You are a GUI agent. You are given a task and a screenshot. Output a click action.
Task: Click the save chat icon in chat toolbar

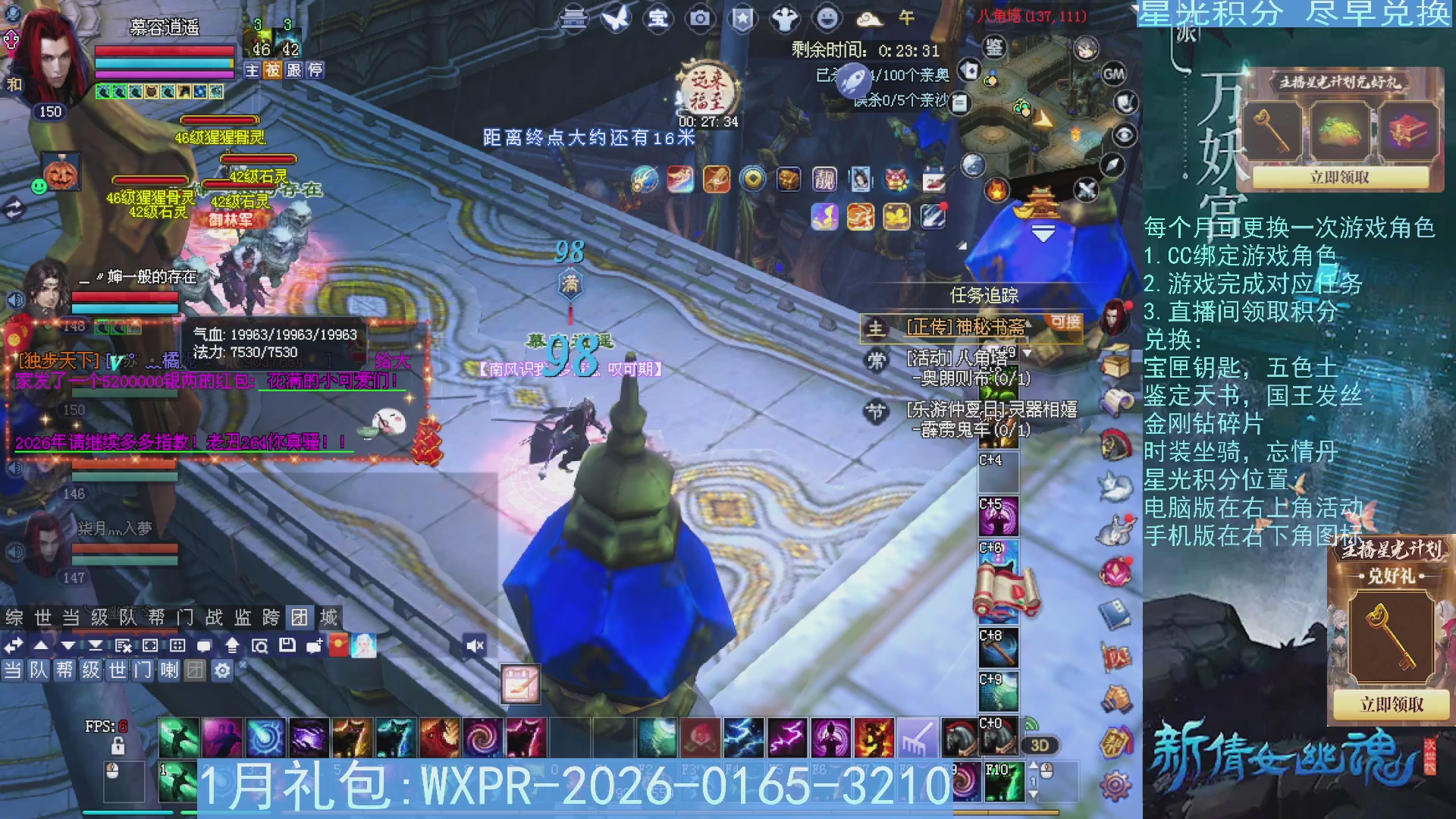pos(288,645)
